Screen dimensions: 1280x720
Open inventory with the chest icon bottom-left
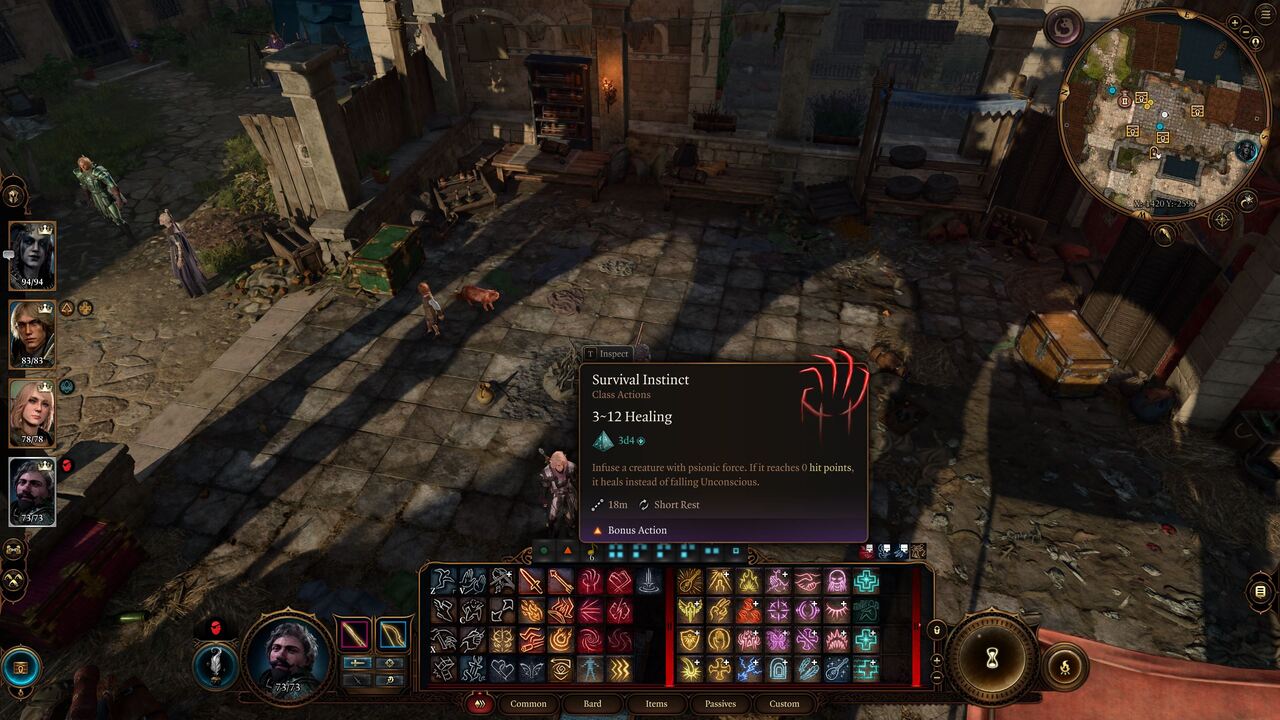click(20, 667)
